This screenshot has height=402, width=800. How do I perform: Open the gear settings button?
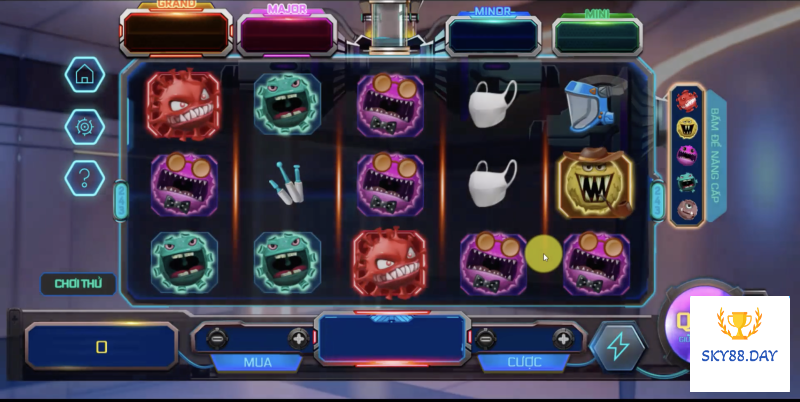pos(85,126)
